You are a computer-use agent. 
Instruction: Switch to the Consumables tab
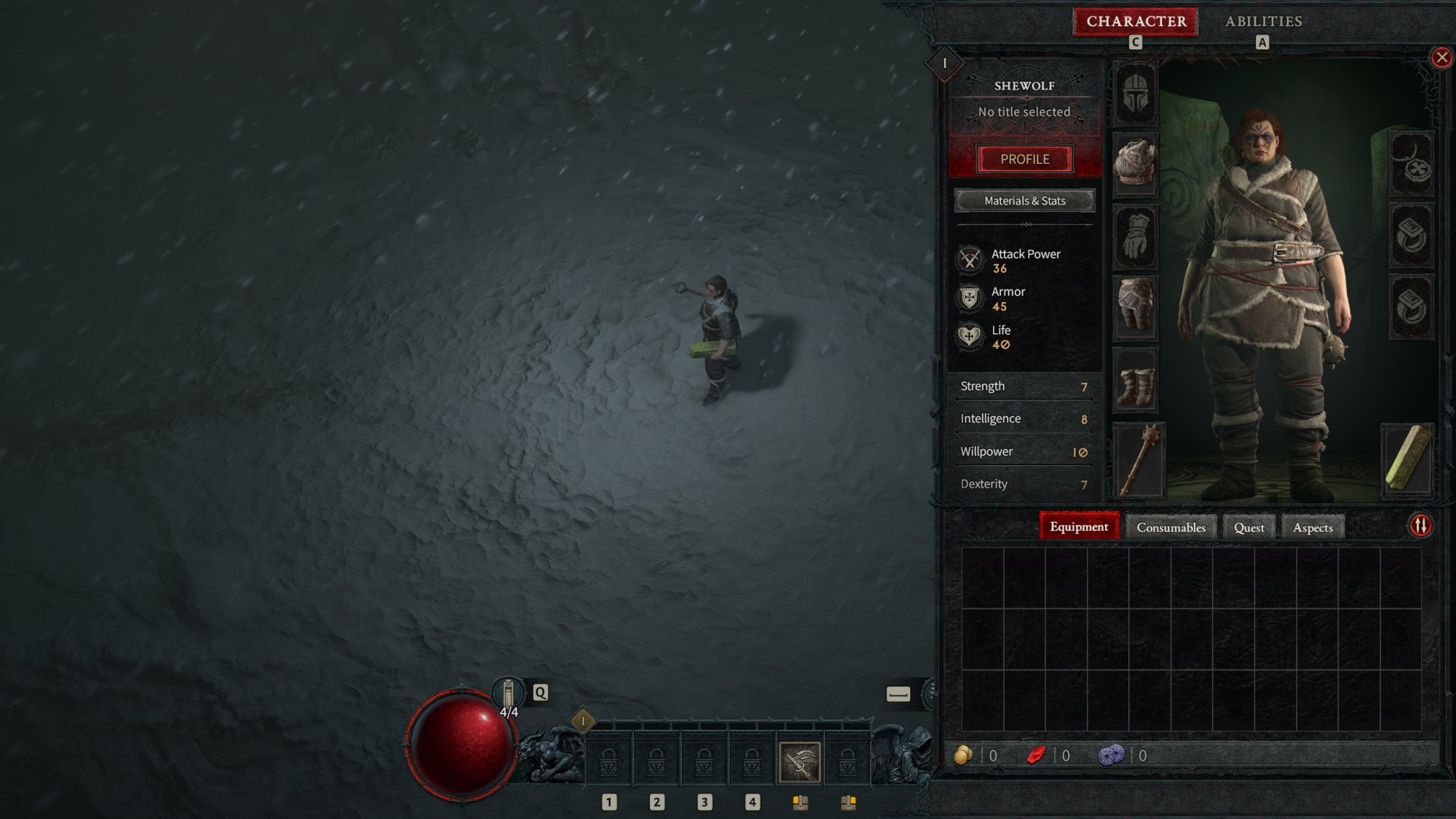click(1171, 528)
